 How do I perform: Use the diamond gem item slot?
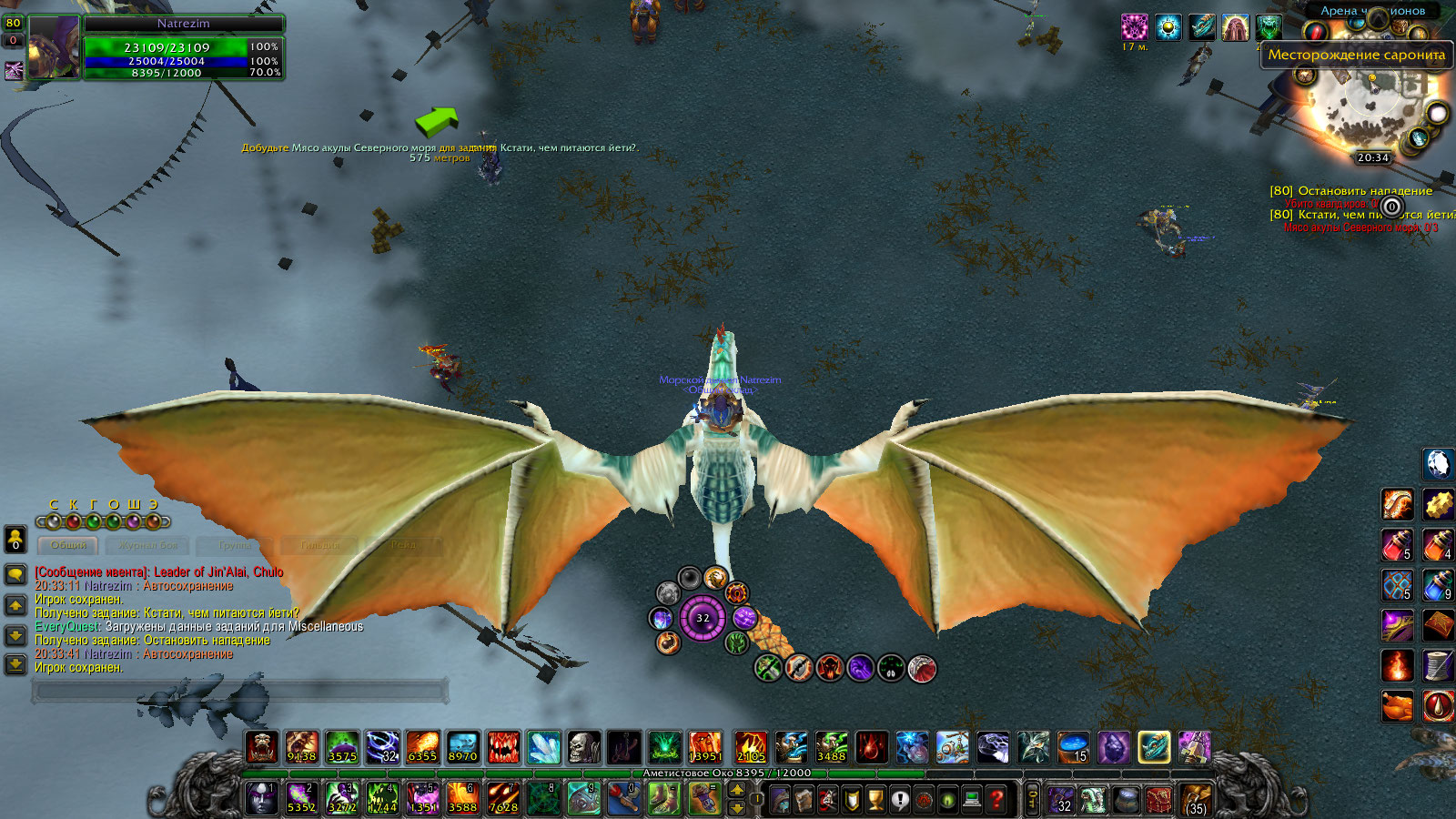[1438, 464]
